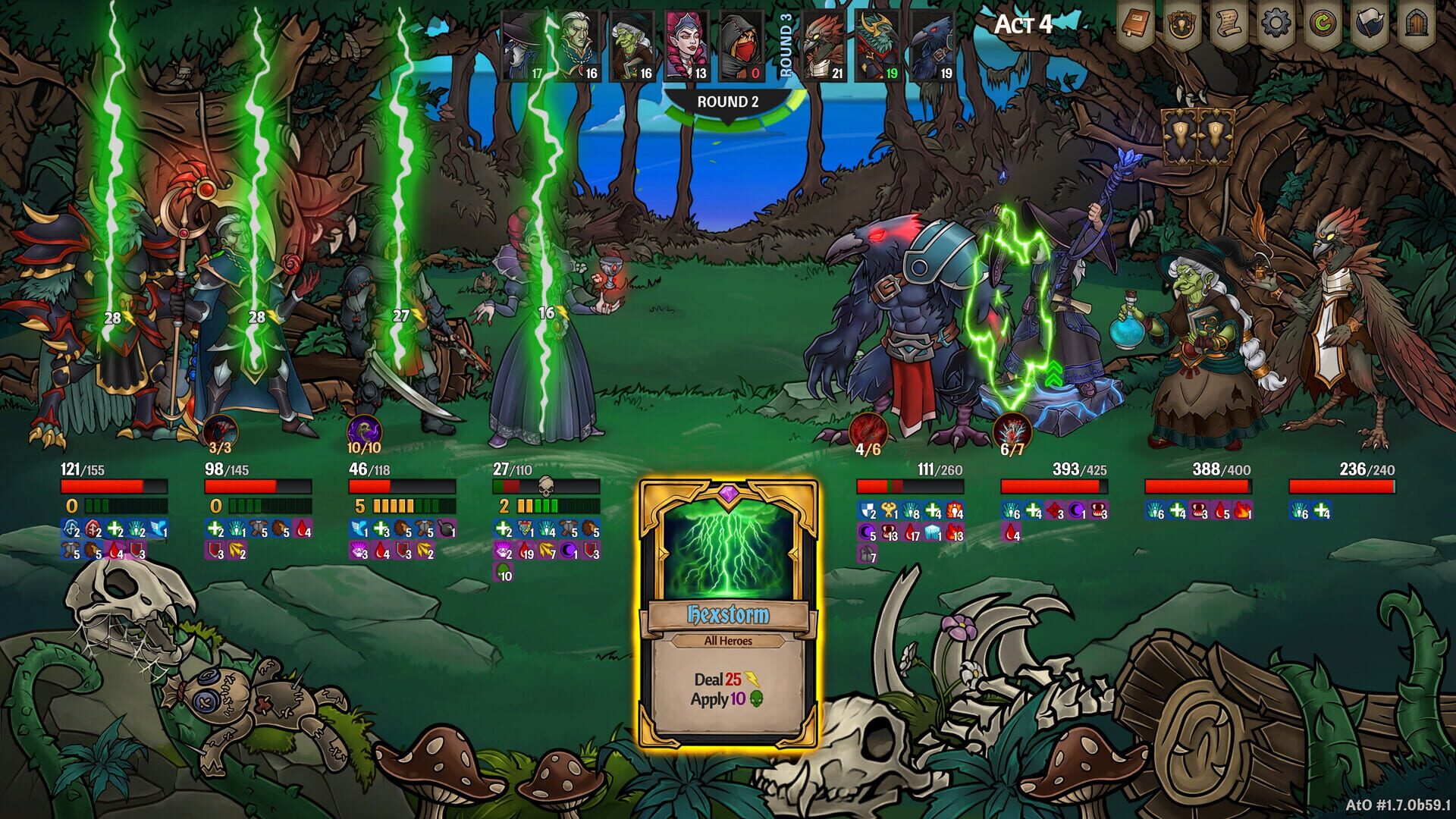Toggle the flaming heart 6/7 orb

click(1012, 428)
